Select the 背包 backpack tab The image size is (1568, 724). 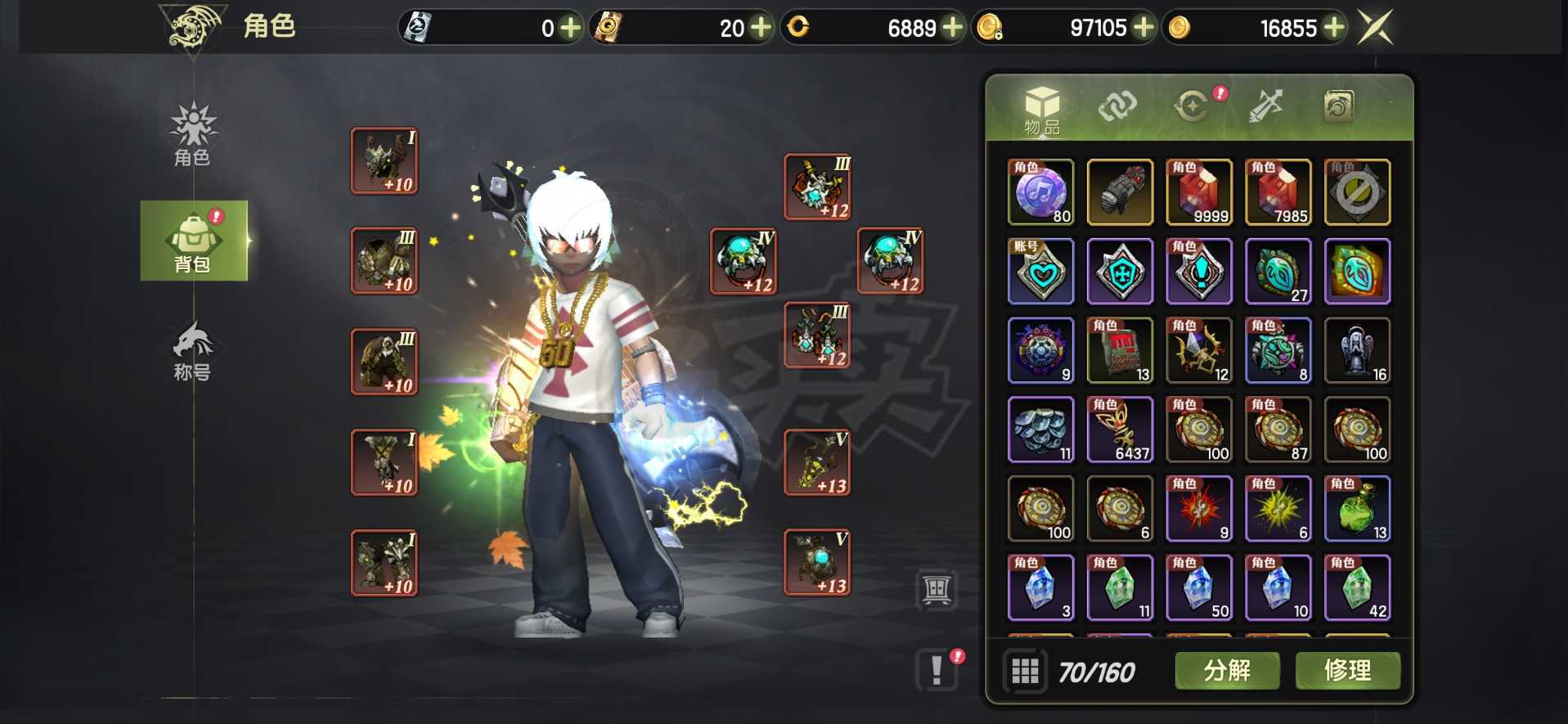[x=193, y=241]
